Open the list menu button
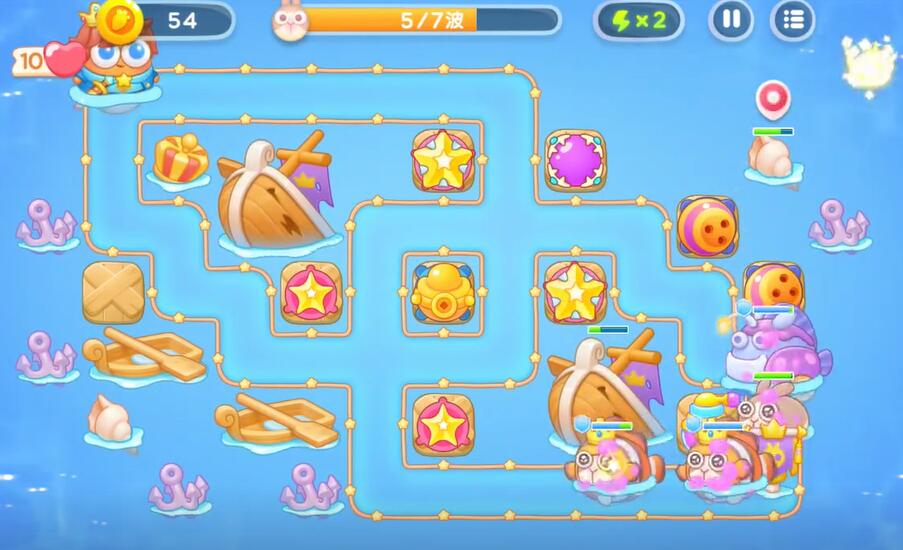The width and height of the screenshot is (903, 550). pos(792,21)
